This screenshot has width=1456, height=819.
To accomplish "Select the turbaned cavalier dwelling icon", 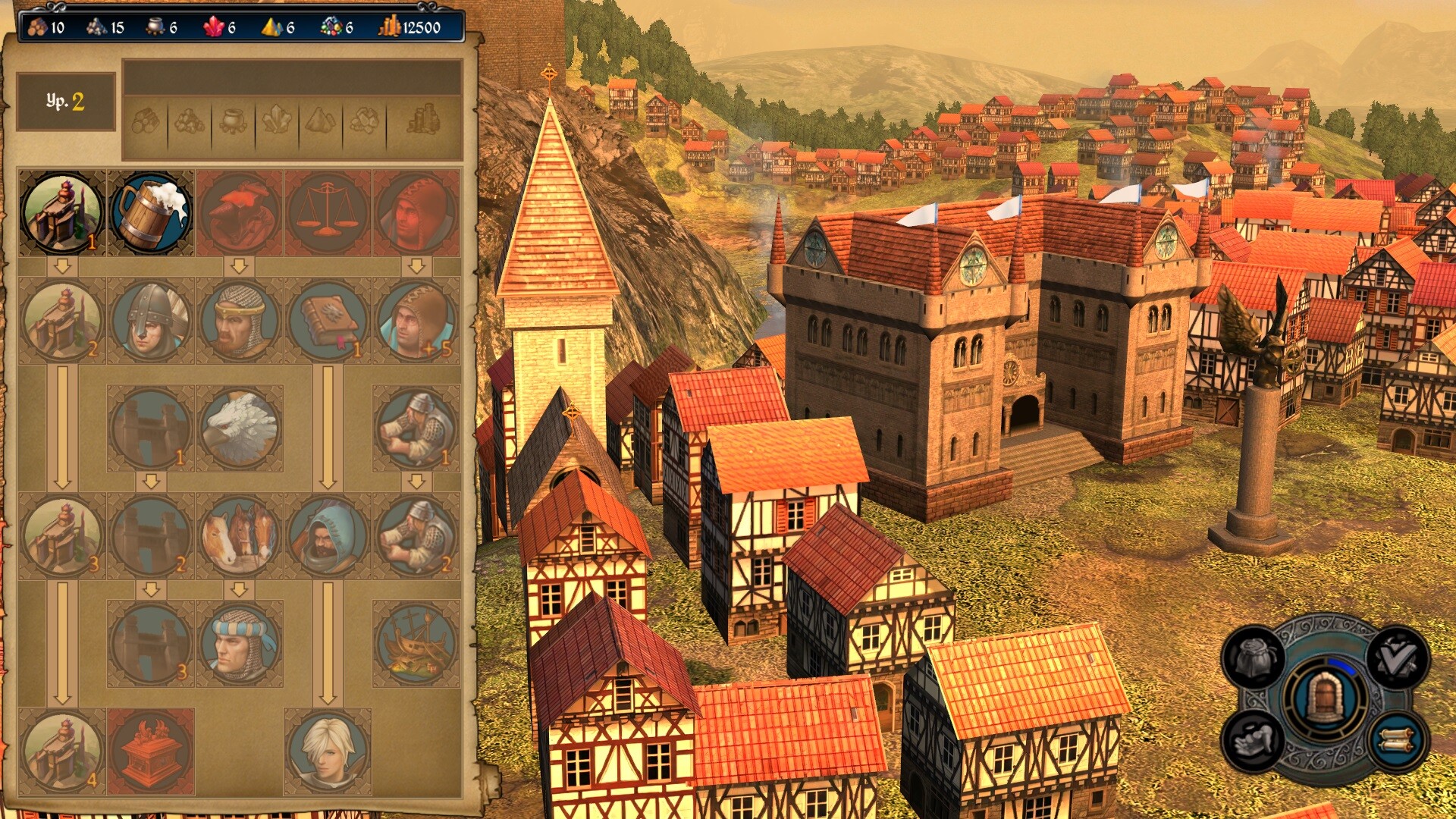I will (x=240, y=643).
